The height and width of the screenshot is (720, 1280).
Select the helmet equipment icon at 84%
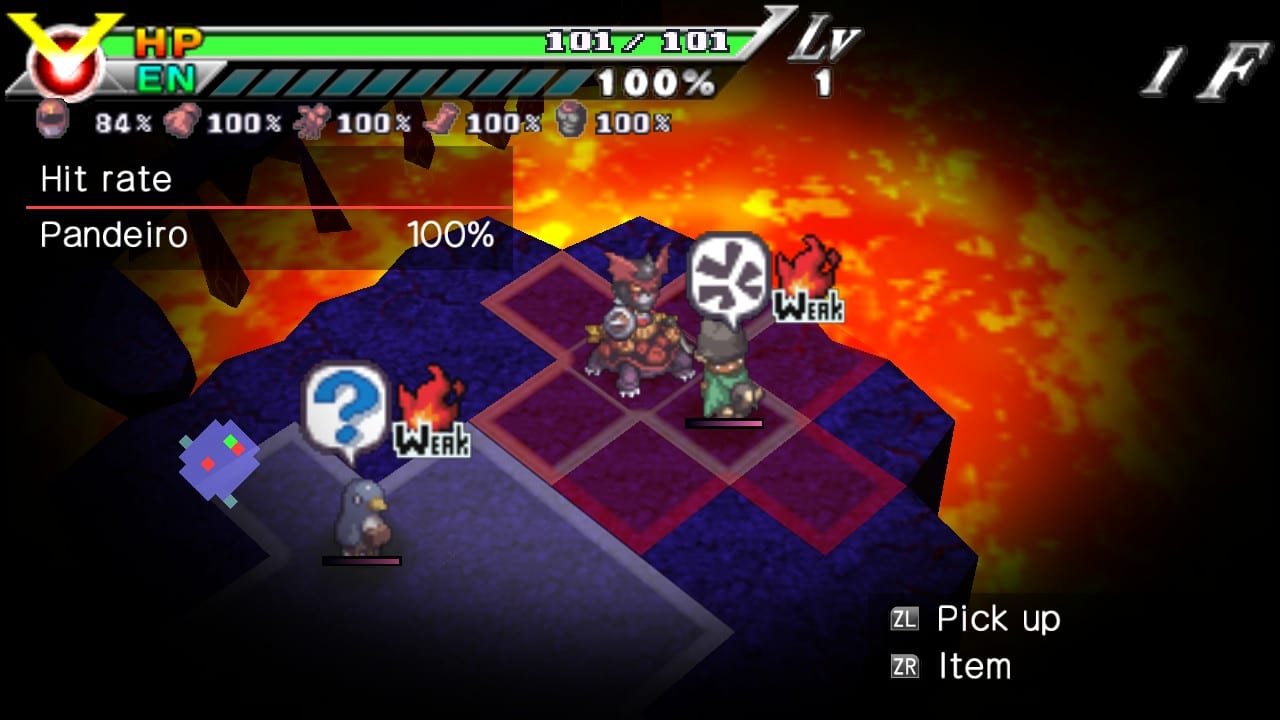(51, 121)
